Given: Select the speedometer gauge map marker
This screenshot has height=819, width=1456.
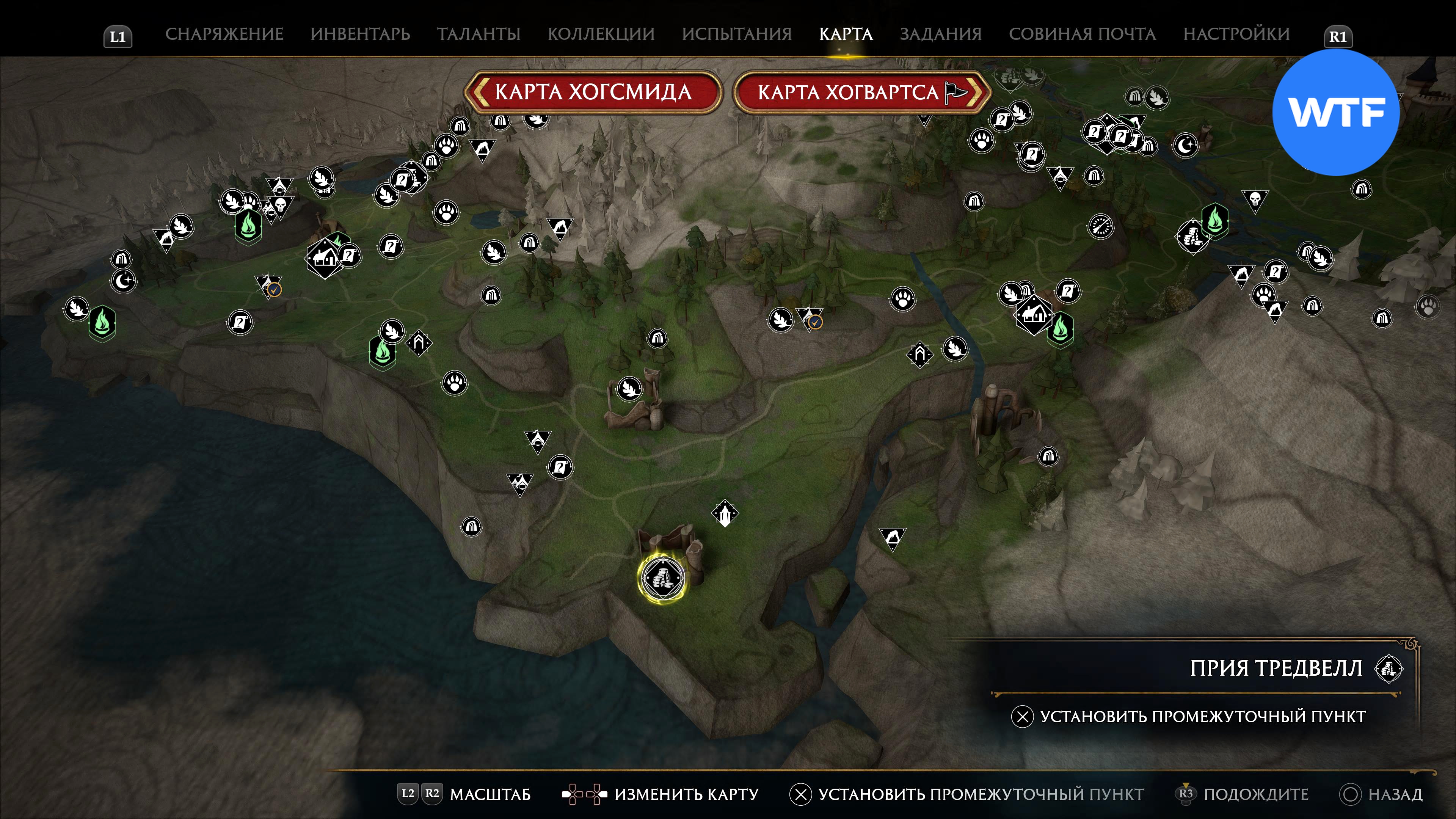Looking at the screenshot, I should click(1100, 227).
